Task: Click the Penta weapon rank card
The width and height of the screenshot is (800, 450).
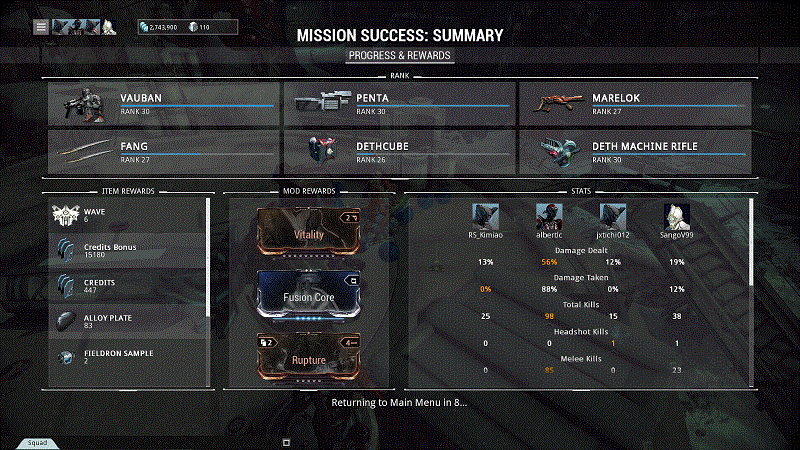Action: [399, 104]
